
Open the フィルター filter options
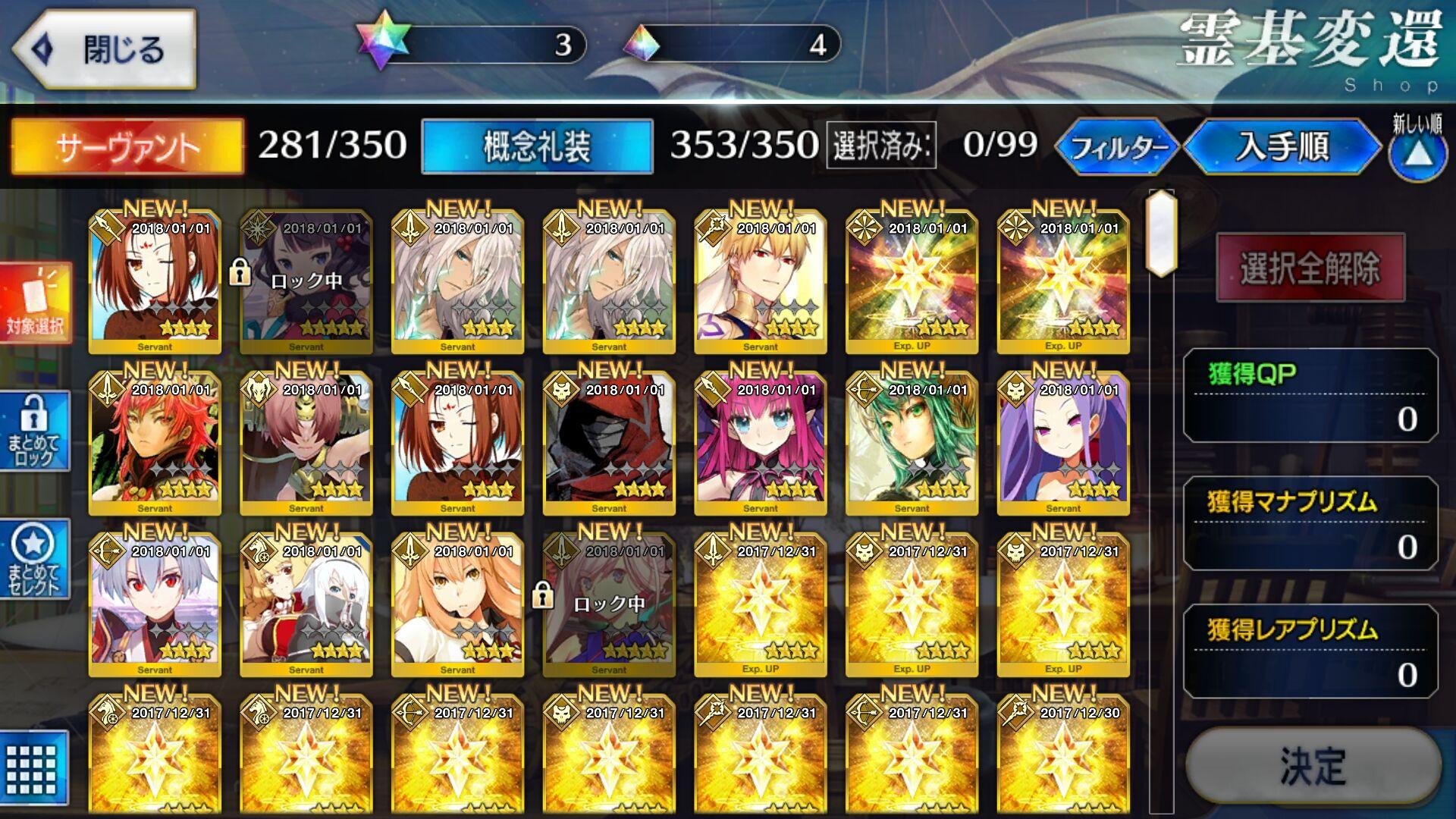[1118, 146]
